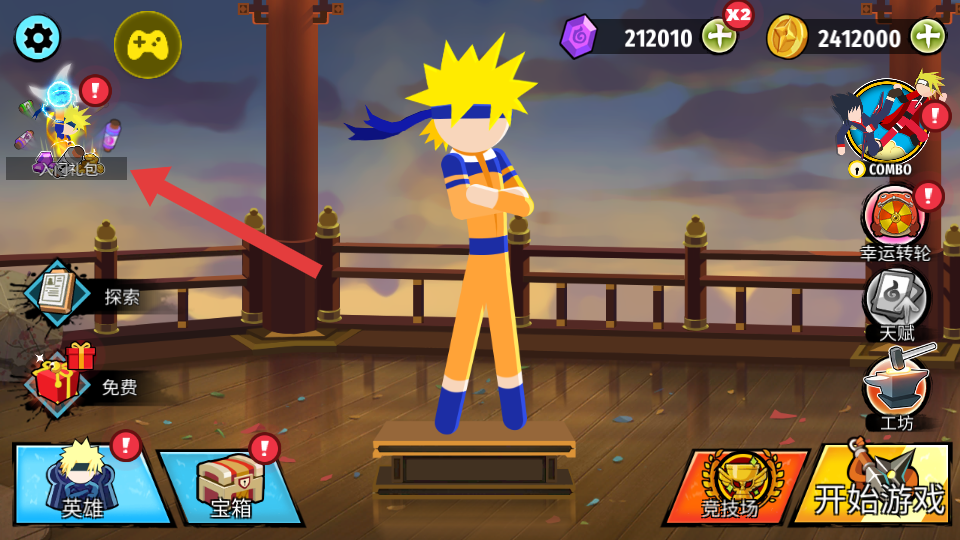
Task: Add more gold coins
Action: (x=927, y=38)
